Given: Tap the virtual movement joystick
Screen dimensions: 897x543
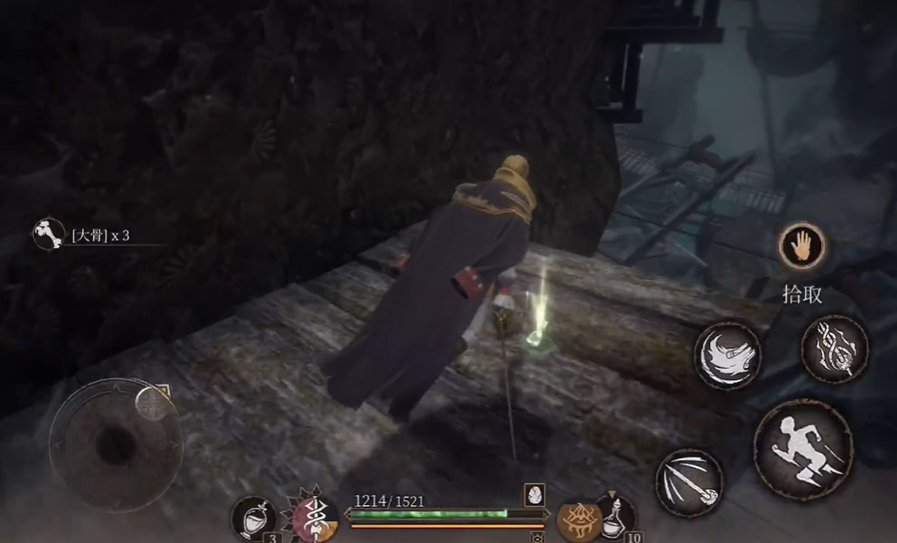Looking at the screenshot, I should tap(115, 441).
